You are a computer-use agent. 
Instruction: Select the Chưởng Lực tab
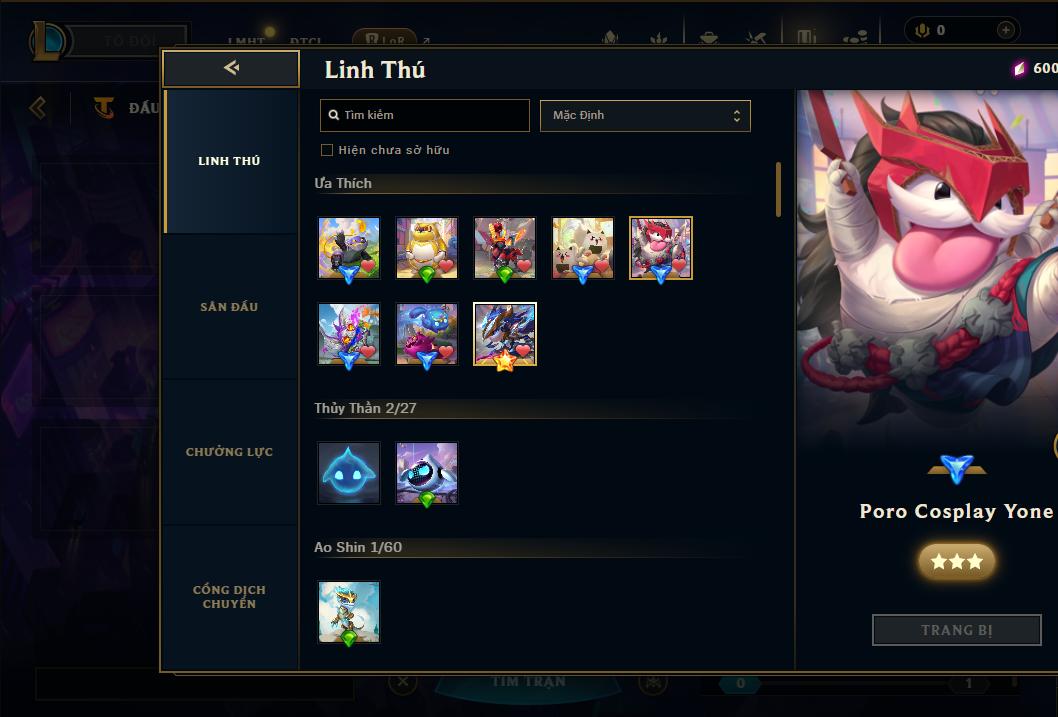pyautogui.click(x=229, y=452)
